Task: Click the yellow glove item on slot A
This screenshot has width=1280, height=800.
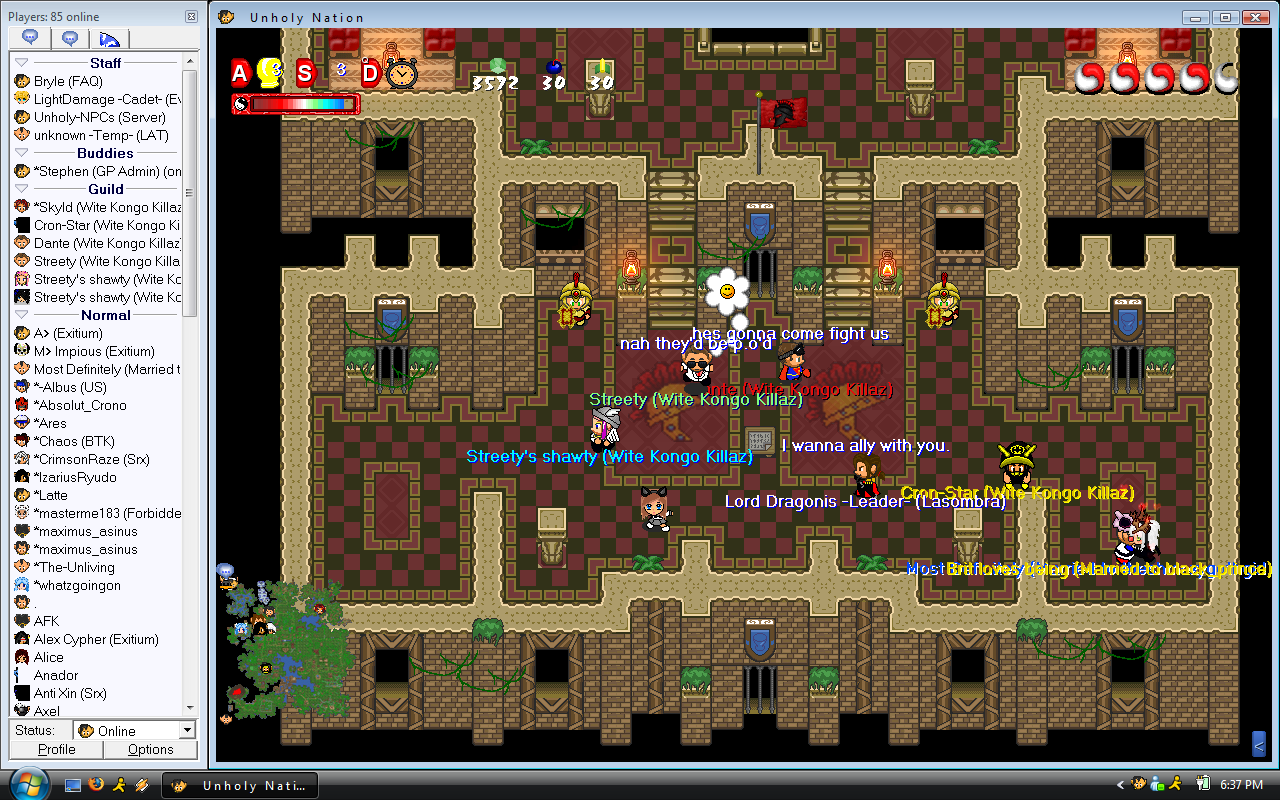Action: 268,72
